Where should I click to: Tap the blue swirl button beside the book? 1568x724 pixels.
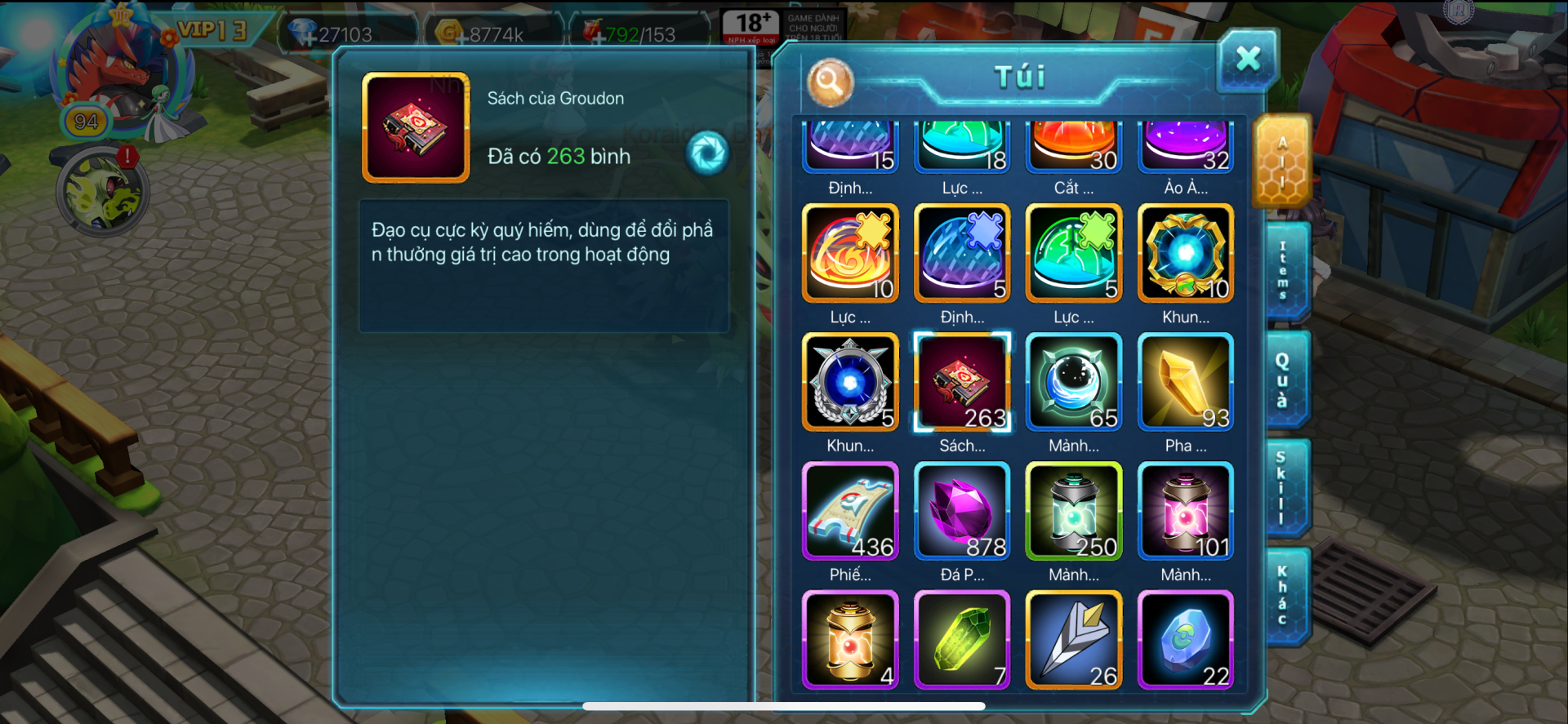tap(707, 153)
